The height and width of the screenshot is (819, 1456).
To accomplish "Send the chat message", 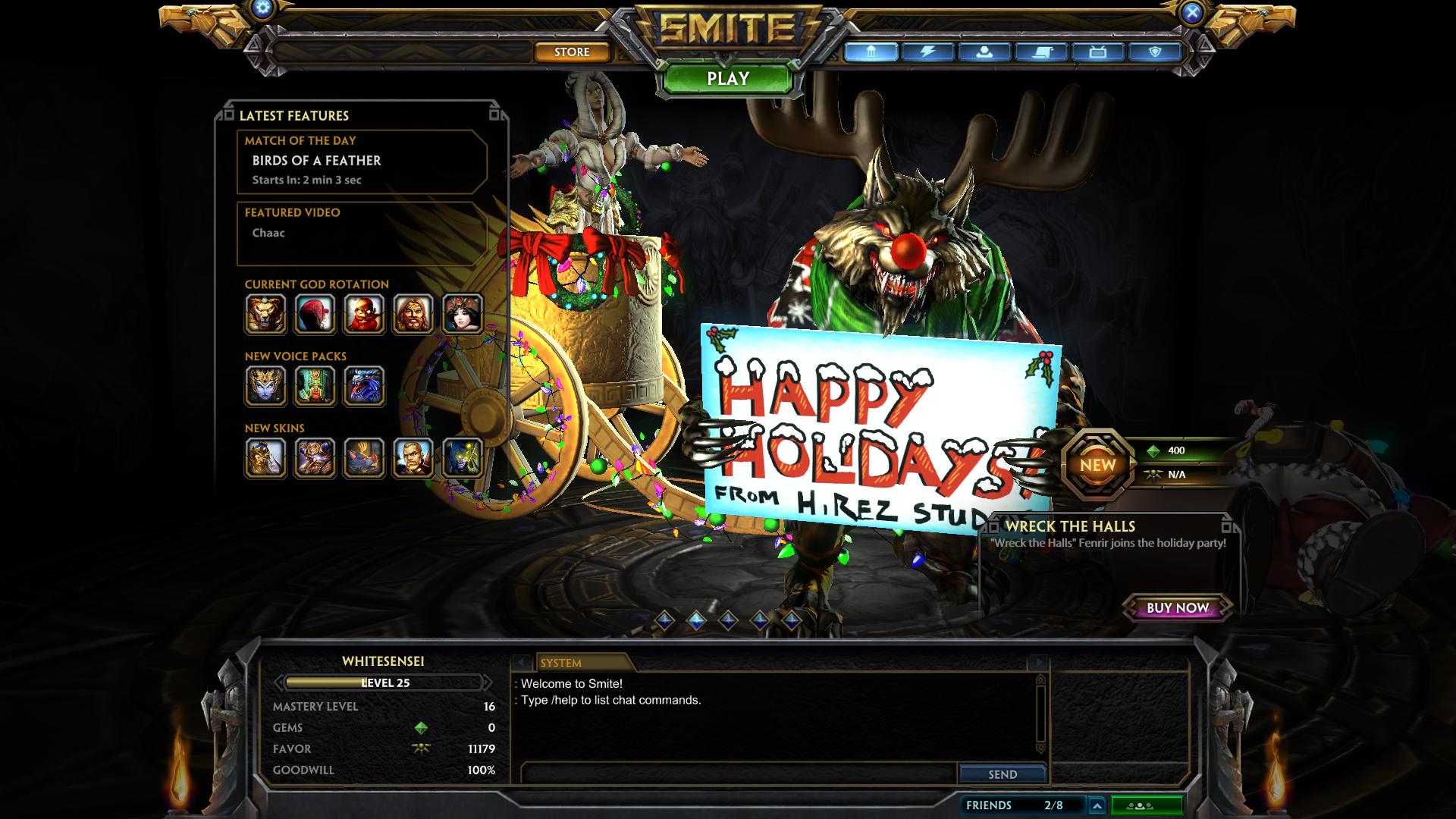I will click(1002, 774).
